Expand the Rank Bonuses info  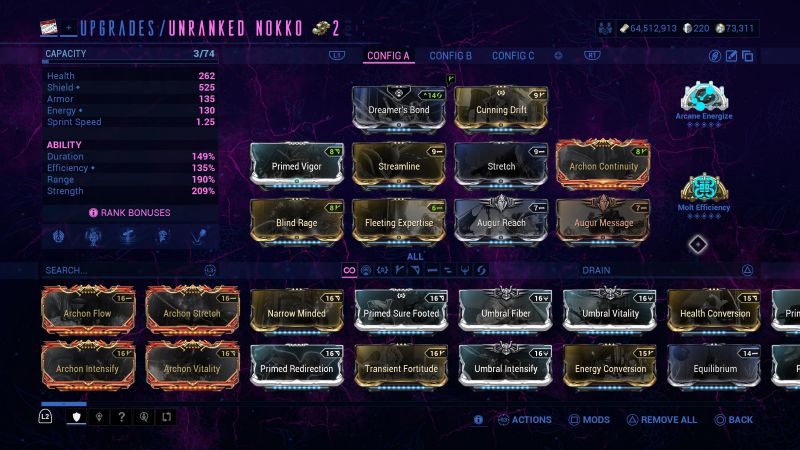pos(130,213)
